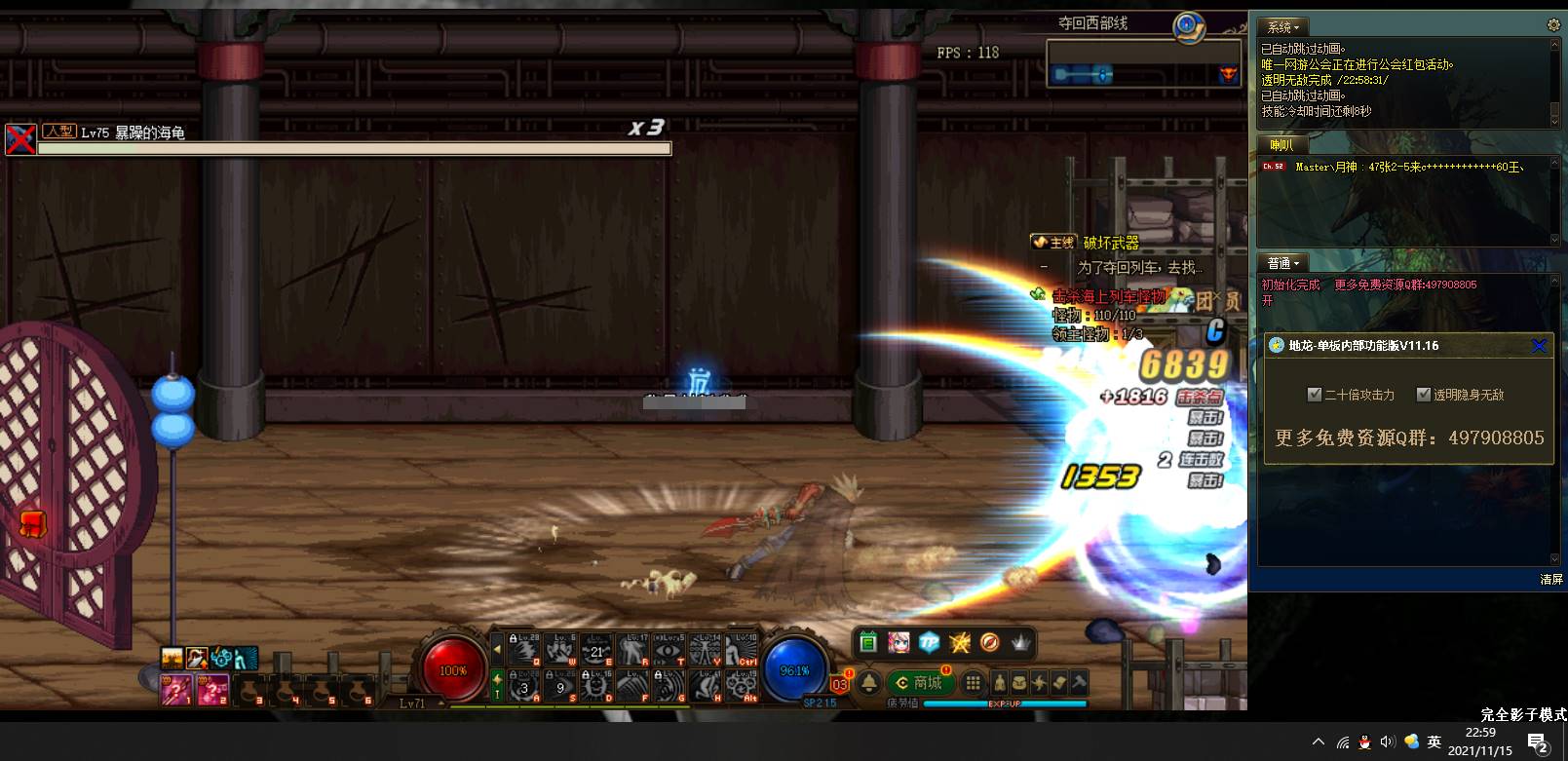Image resolution: width=1568 pixels, height=761 pixels.
Task: Open the compass navigation icon in quick menu
Action: pyautogui.click(x=989, y=643)
